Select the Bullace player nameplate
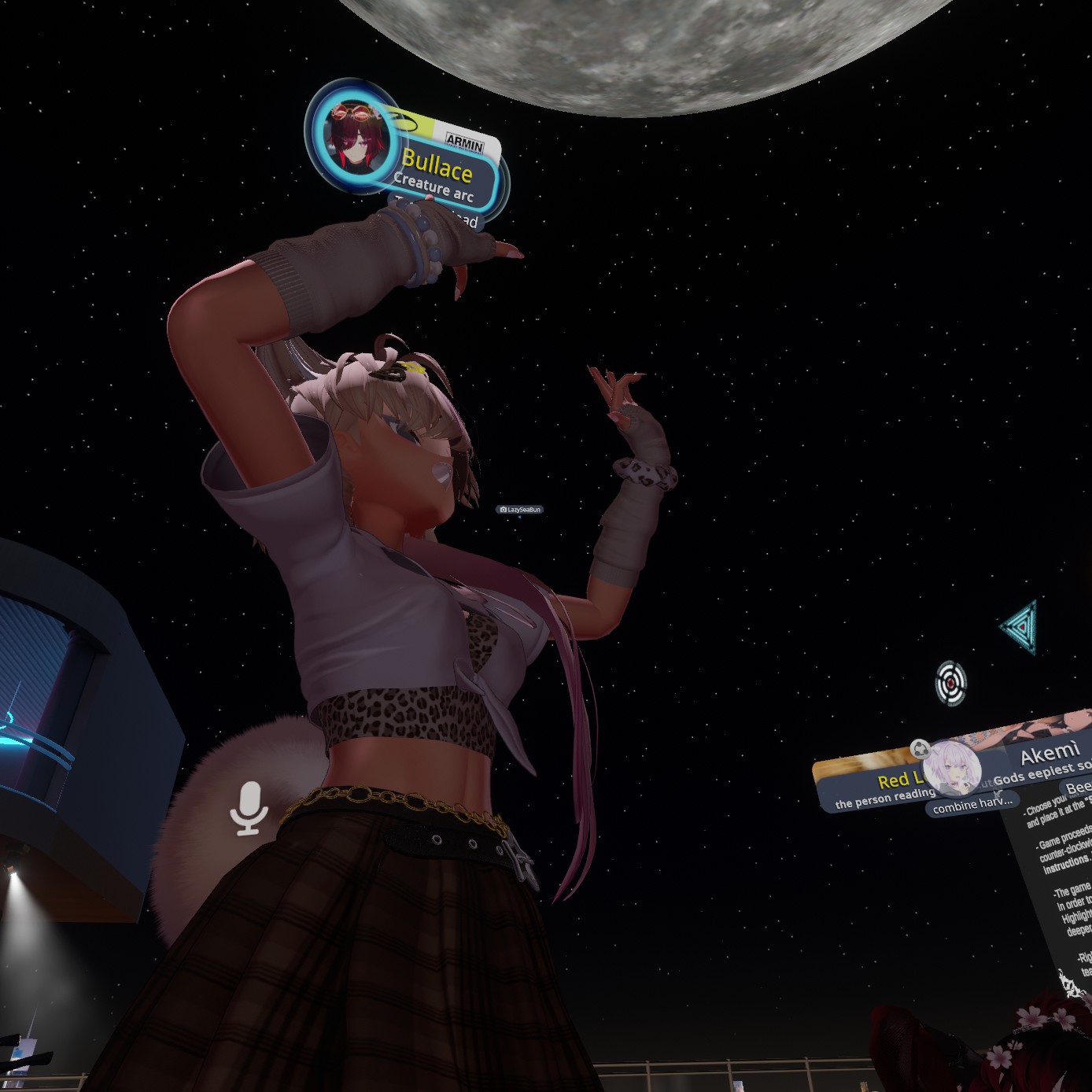 437,167
